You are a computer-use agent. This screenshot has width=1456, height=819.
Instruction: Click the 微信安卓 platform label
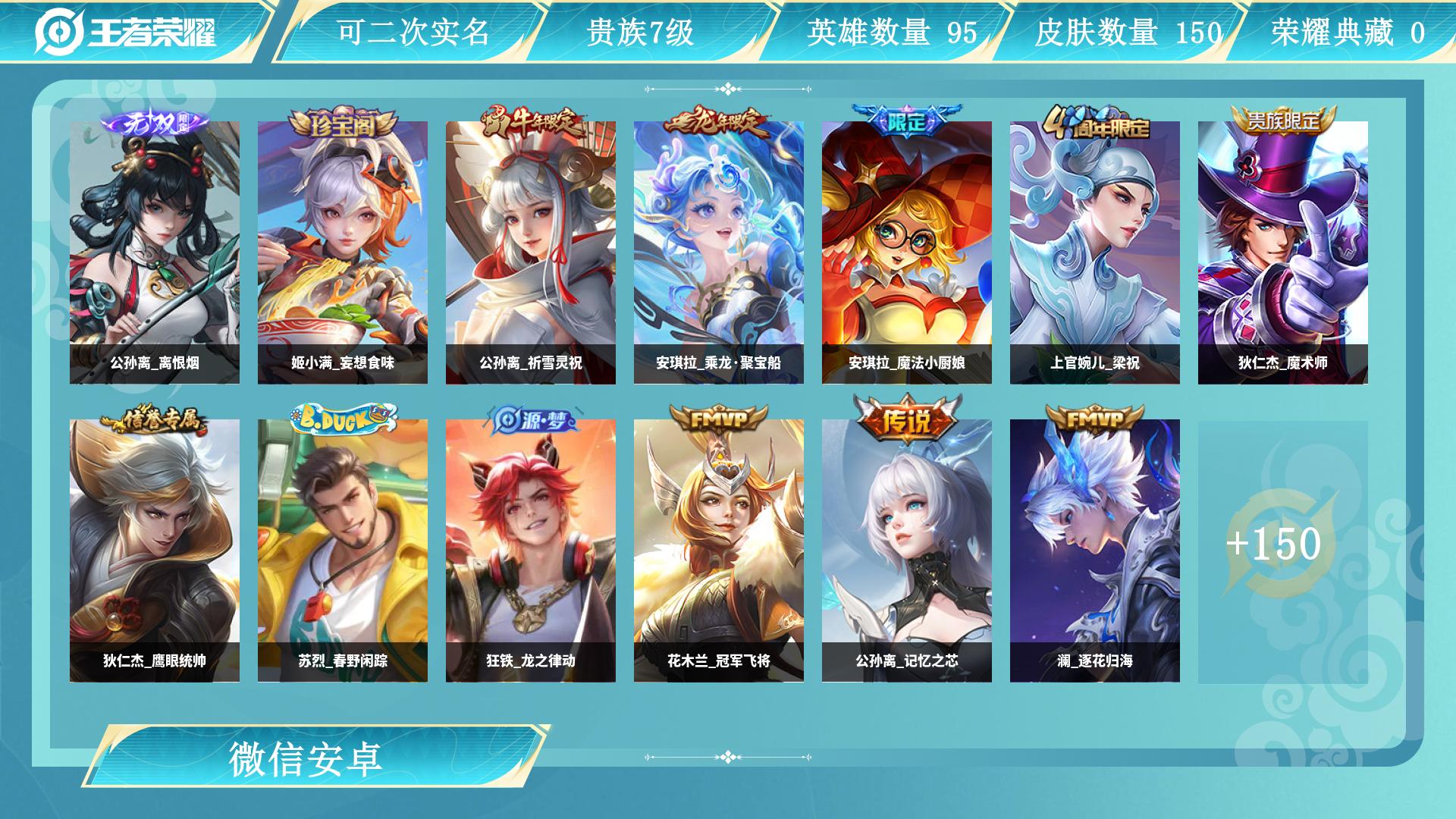pyautogui.click(x=306, y=758)
